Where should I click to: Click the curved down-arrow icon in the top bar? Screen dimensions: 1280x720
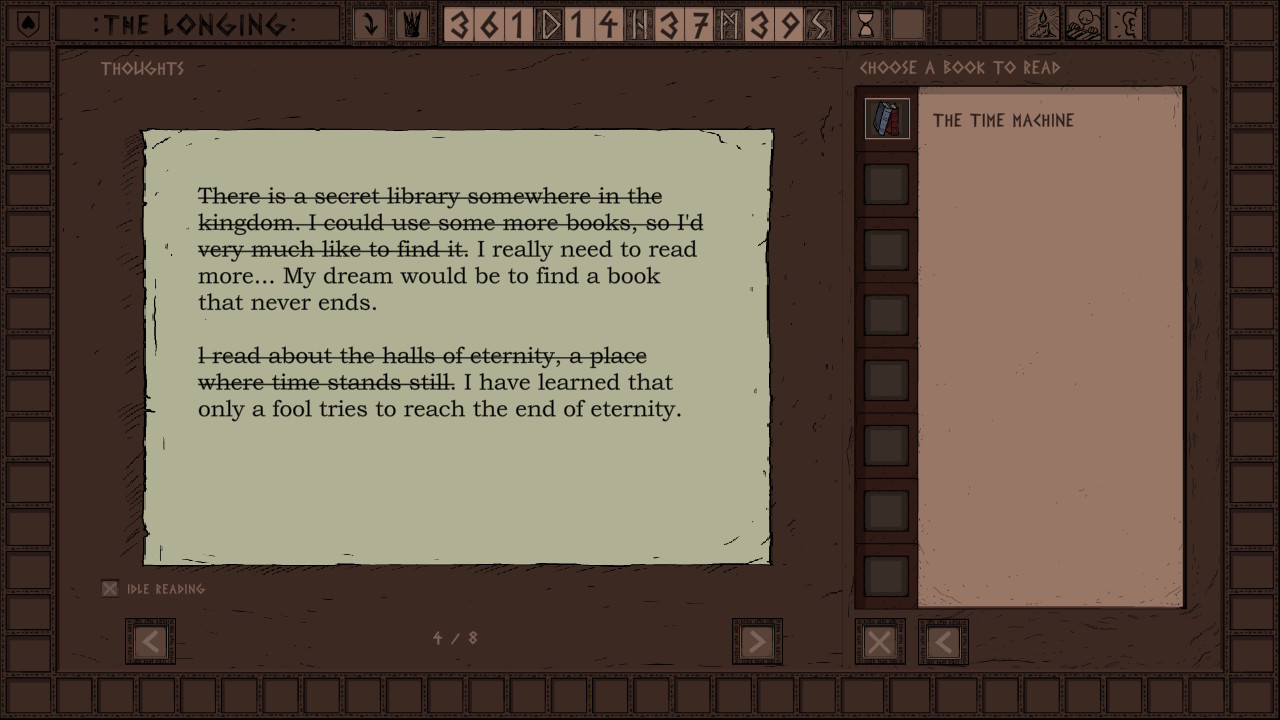[370, 24]
